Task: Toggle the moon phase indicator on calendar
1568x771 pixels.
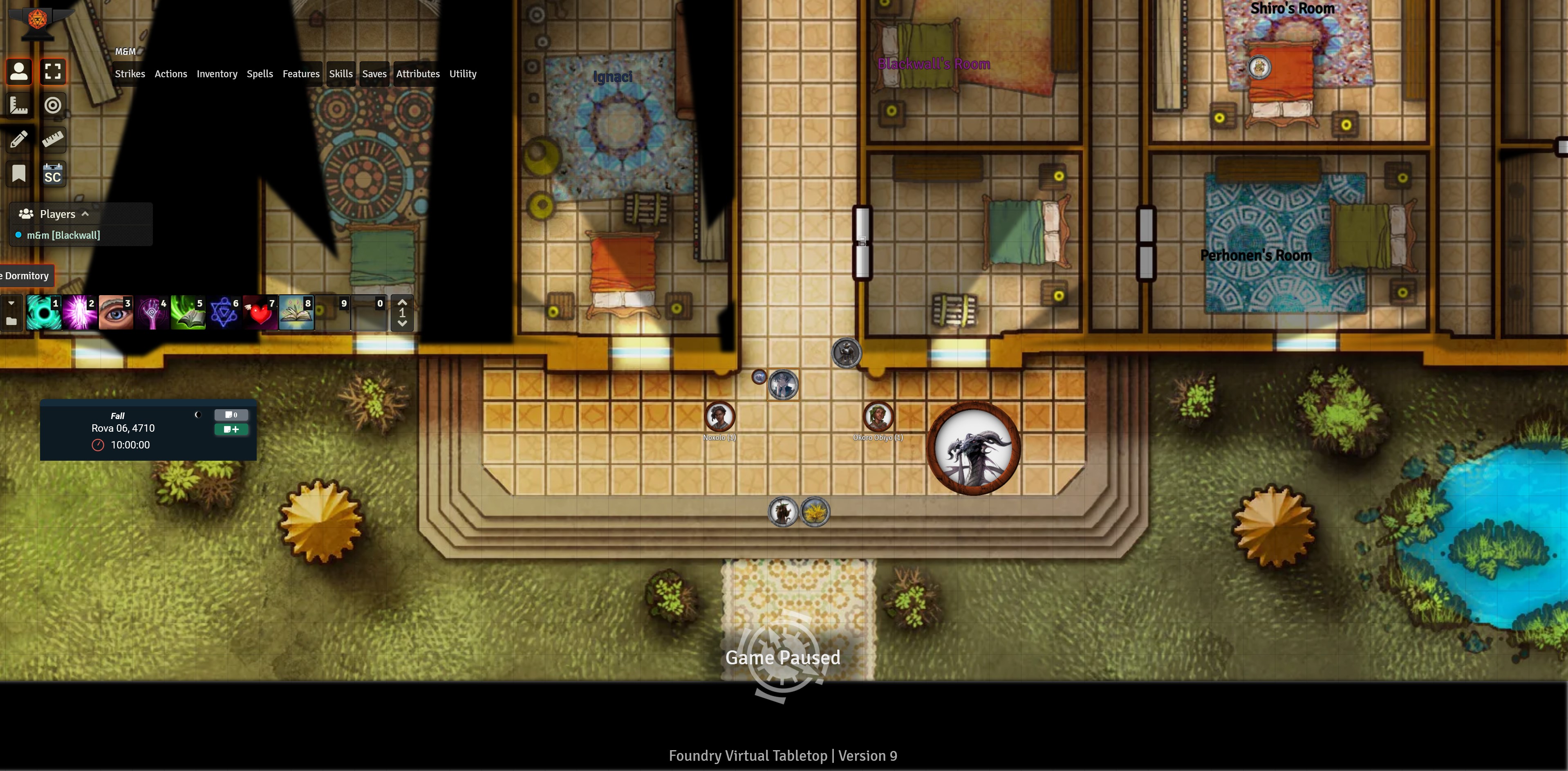Action: (x=198, y=415)
